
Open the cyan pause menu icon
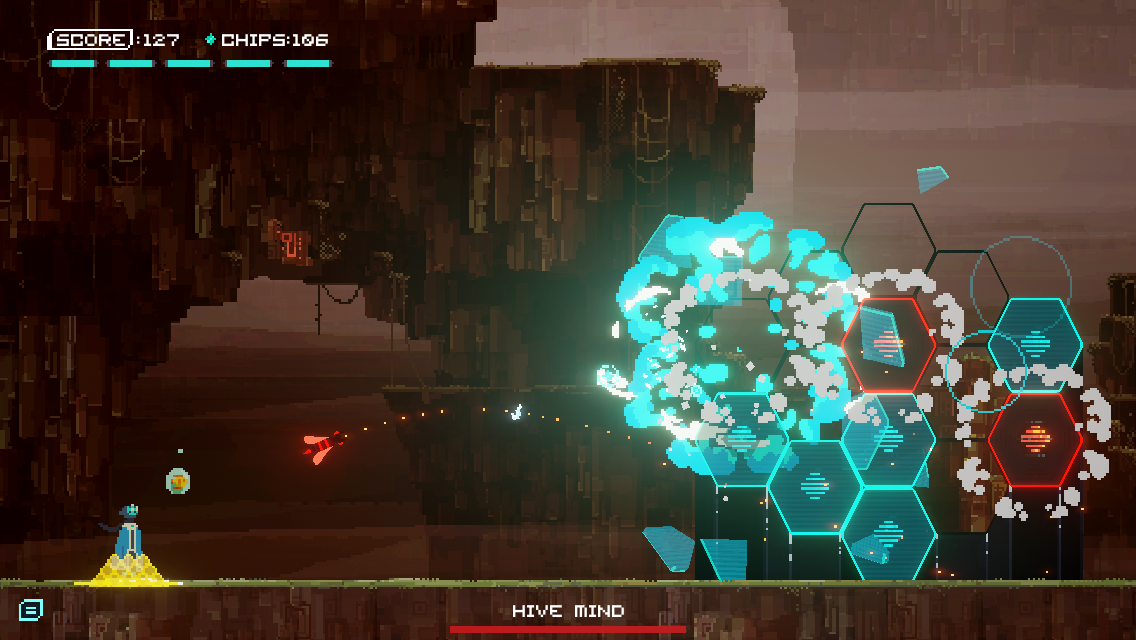coord(30,609)
